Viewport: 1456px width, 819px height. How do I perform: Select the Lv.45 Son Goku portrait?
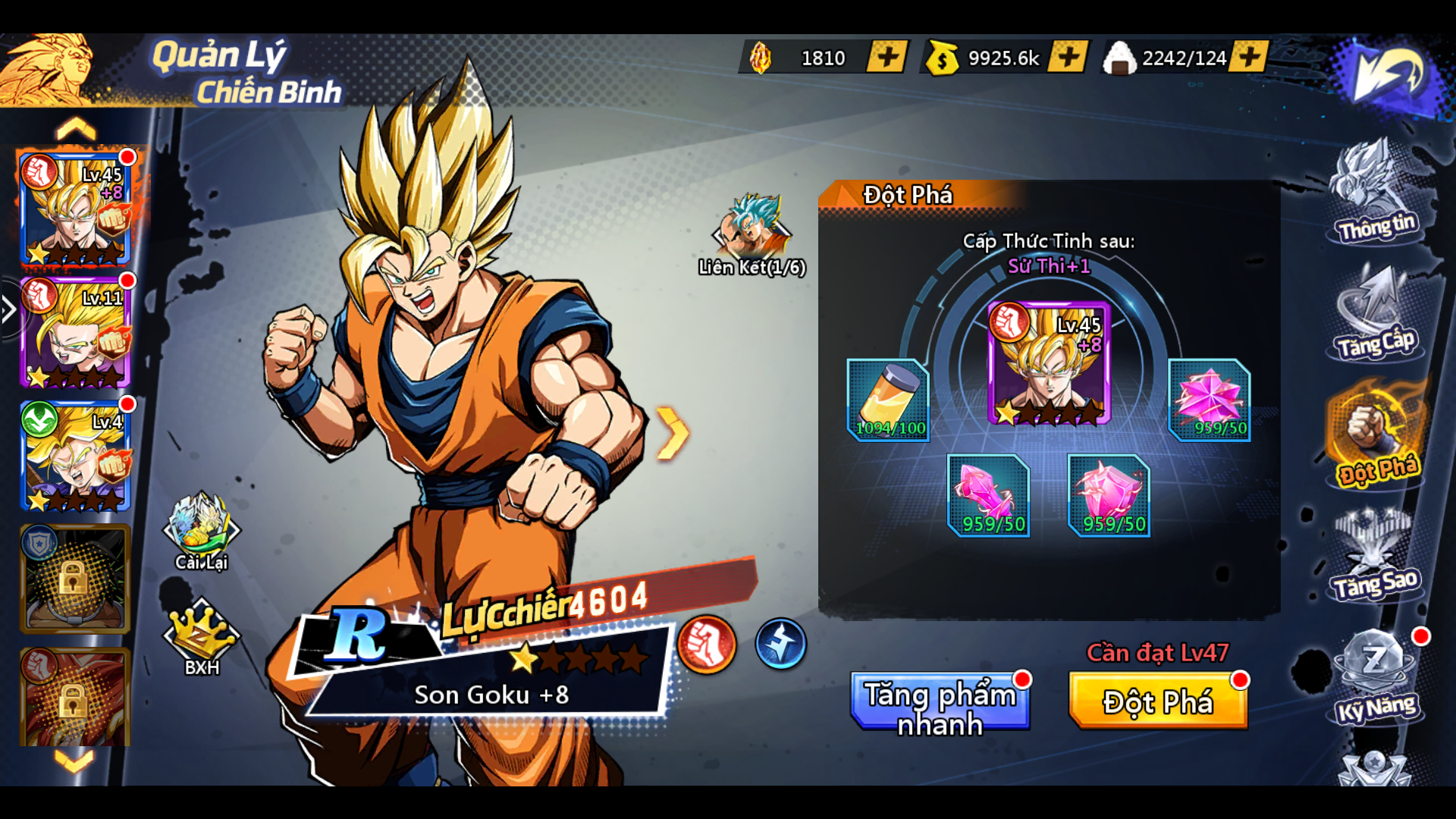76,209
